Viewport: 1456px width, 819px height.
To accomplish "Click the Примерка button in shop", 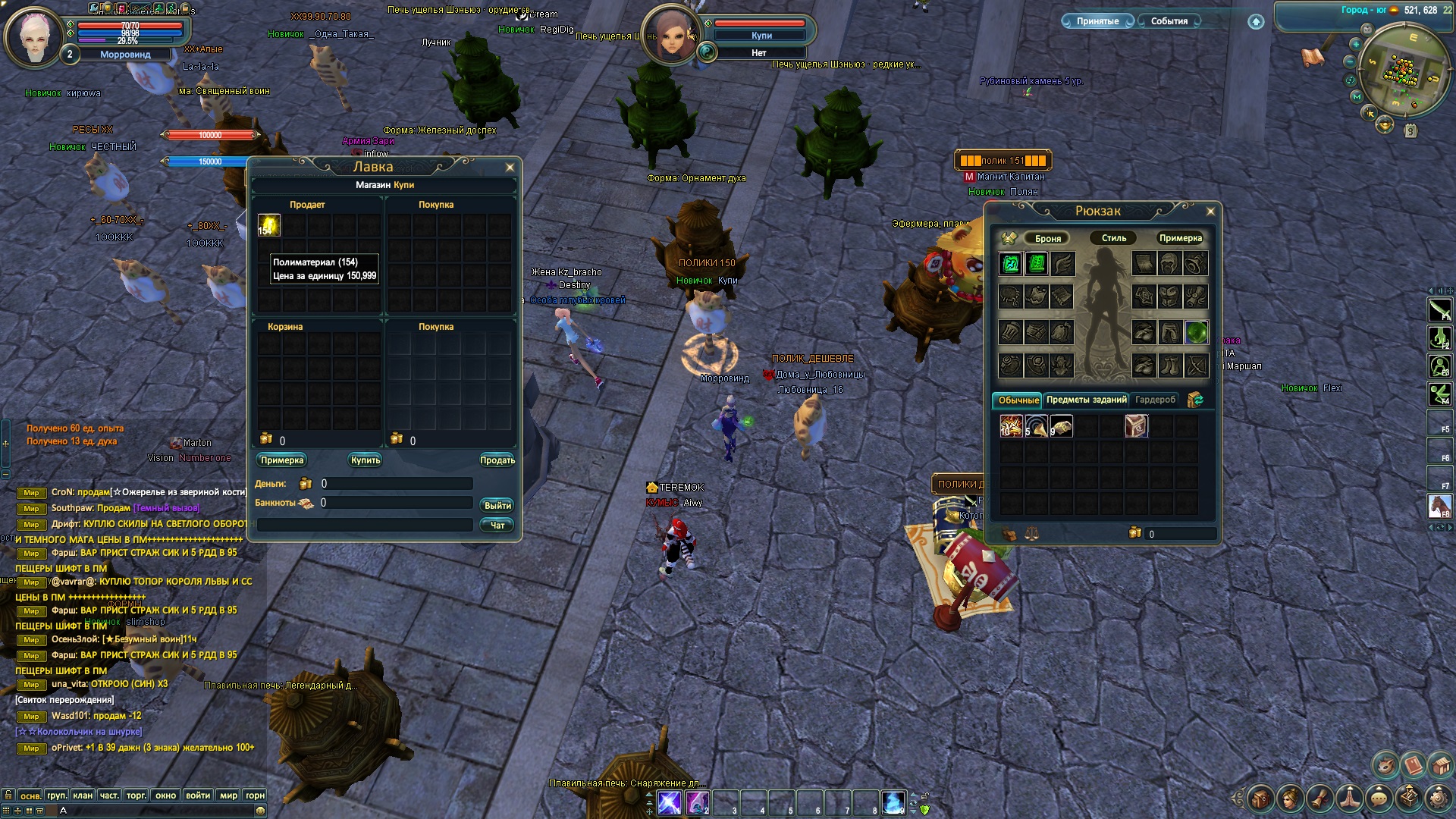I will click(282, 460).
